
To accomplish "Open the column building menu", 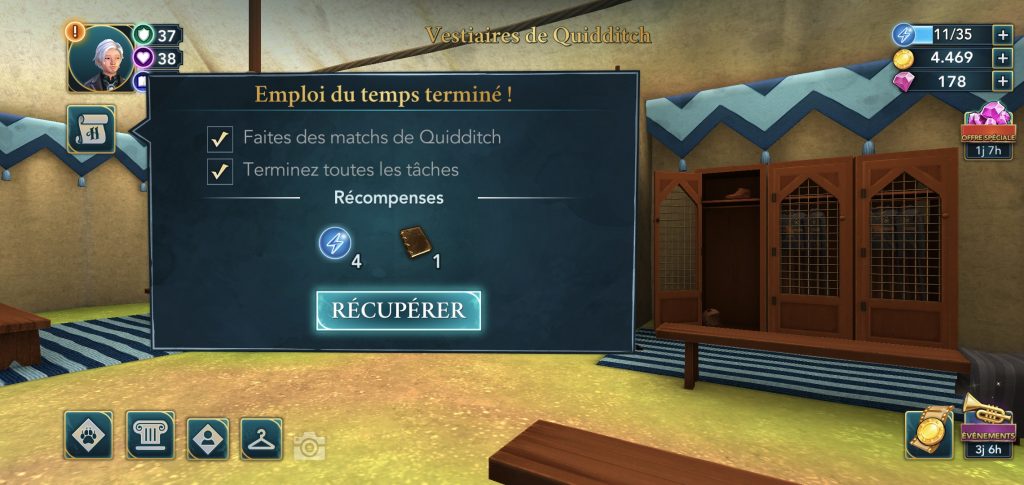I will pyautogui.click(x=150, y=435).
